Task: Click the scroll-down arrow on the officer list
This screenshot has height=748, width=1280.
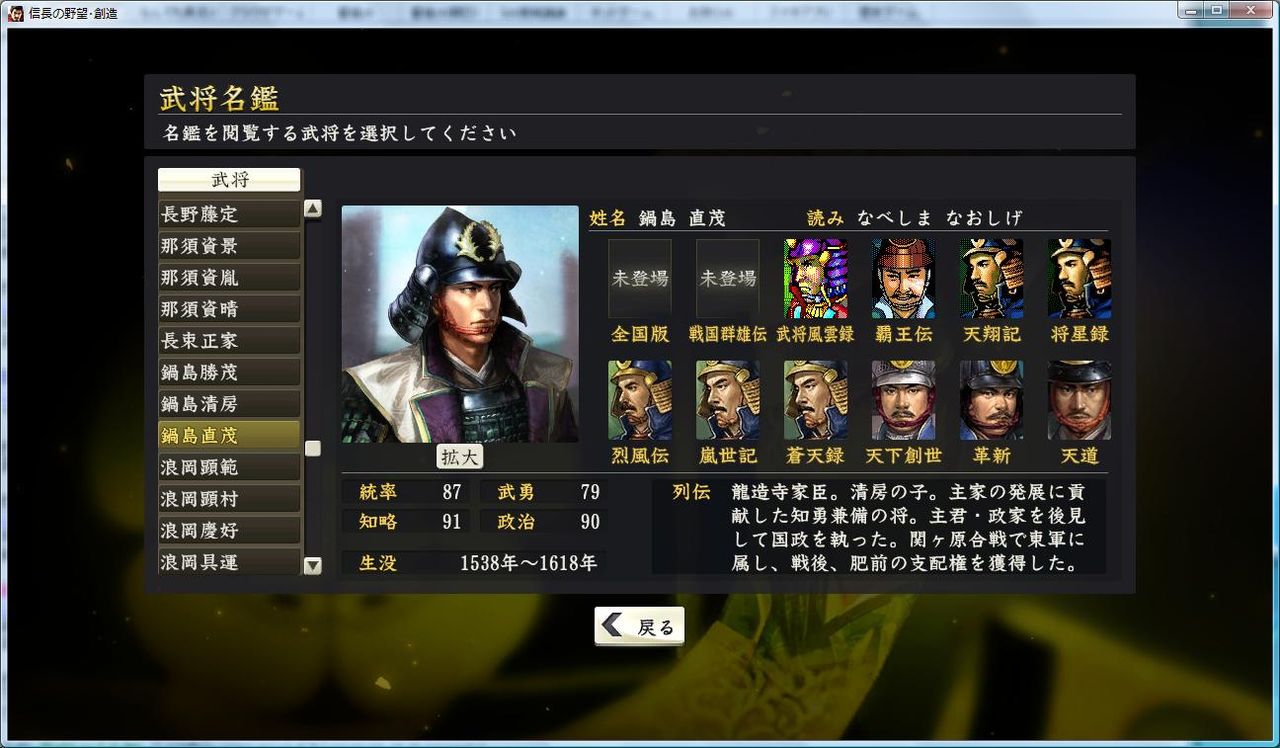Action: (x=313, y=566)
